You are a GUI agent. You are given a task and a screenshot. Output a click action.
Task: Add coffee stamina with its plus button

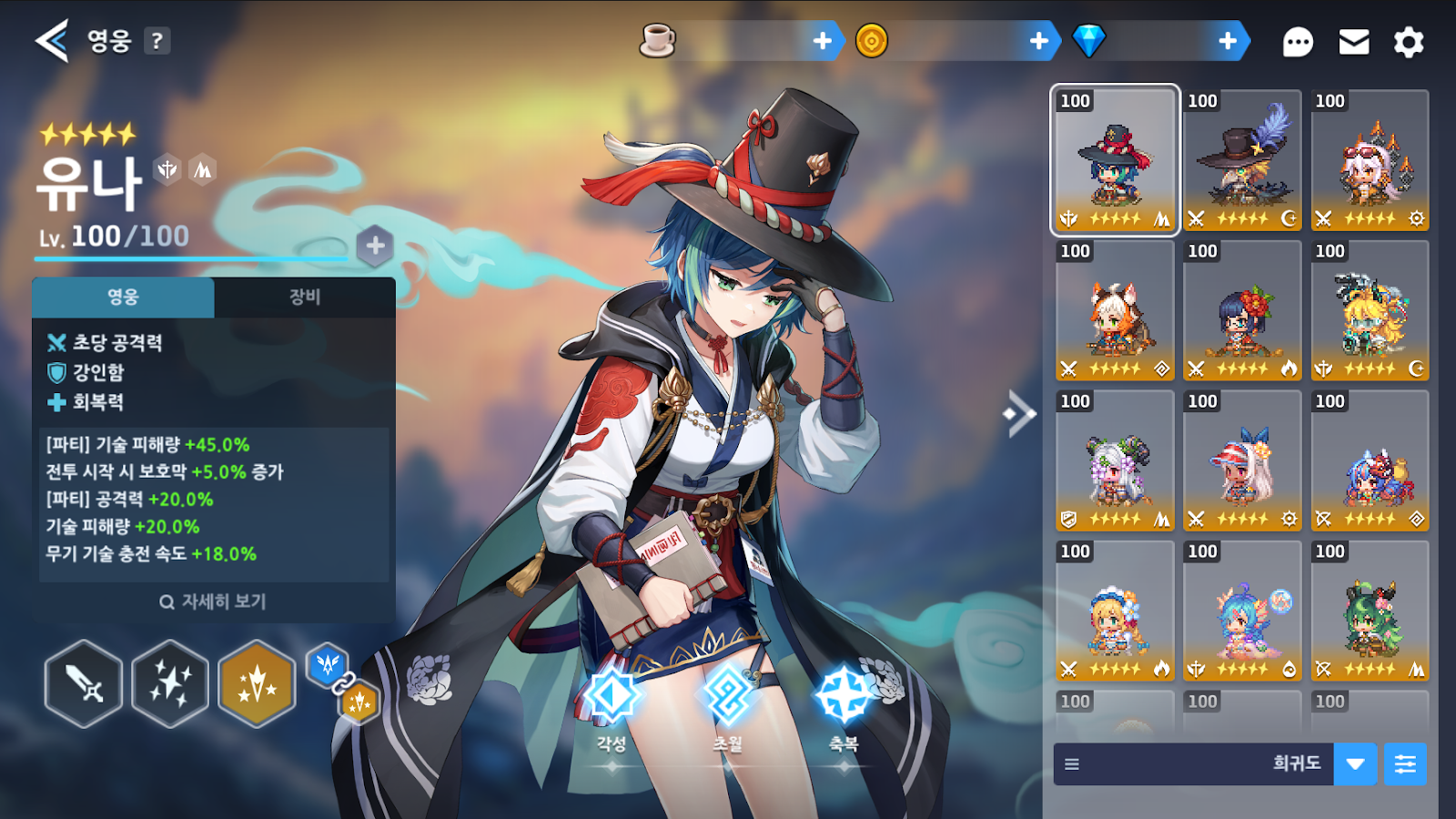tap(823, 41)
